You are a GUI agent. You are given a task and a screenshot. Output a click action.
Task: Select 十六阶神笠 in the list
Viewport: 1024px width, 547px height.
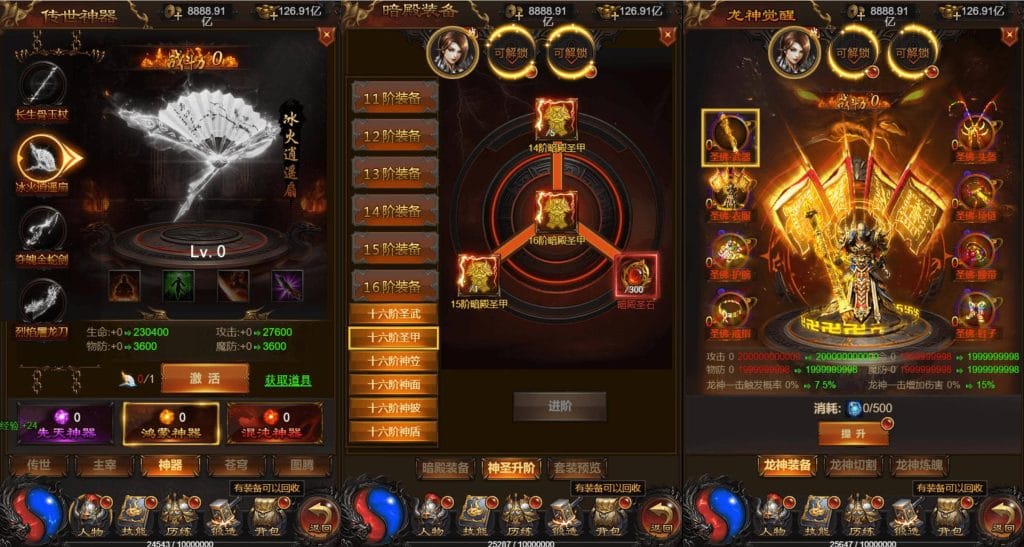[394, 361]
